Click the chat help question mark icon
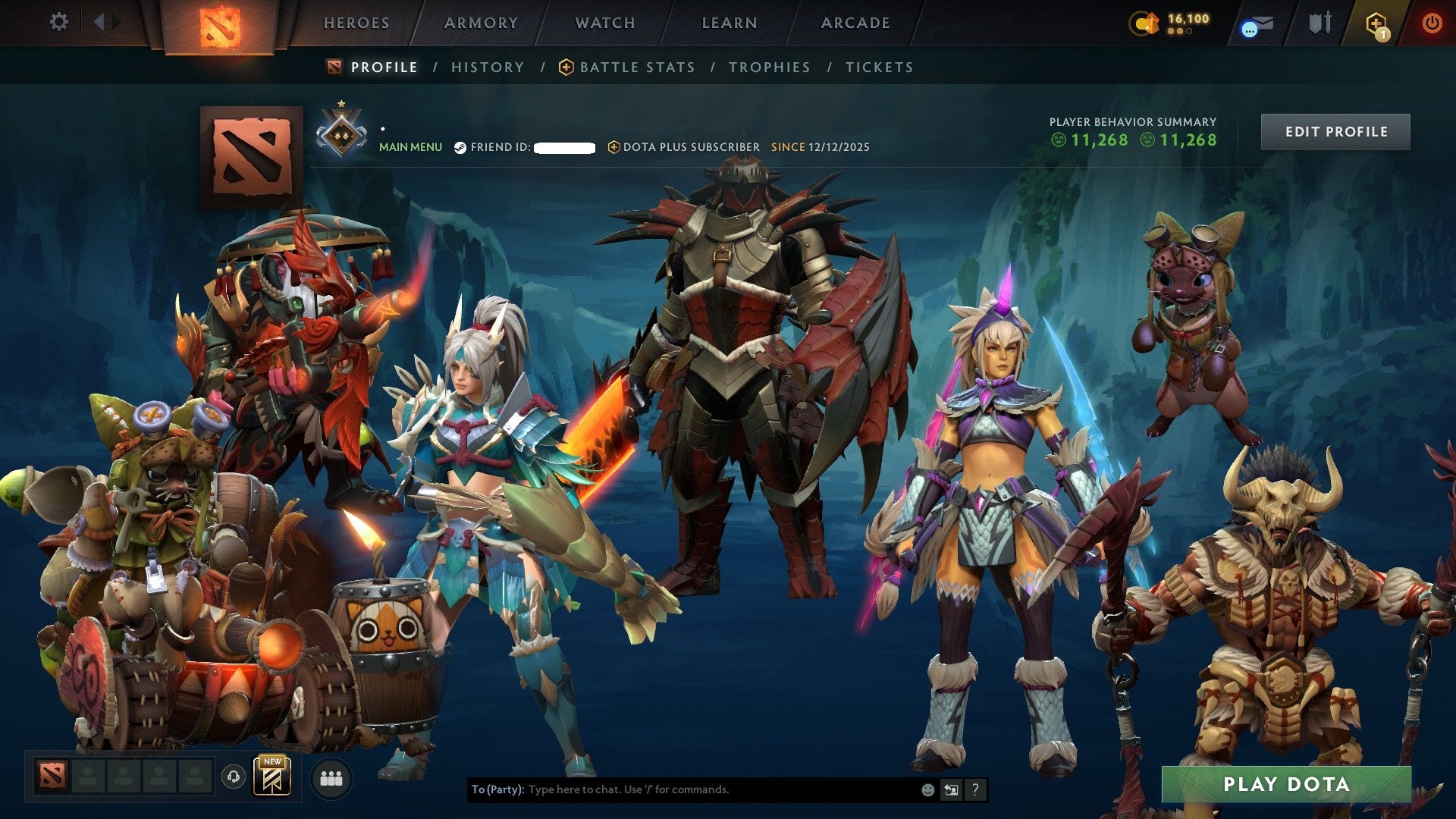Screen dimensions: 1456x819 tap(975, 789)
